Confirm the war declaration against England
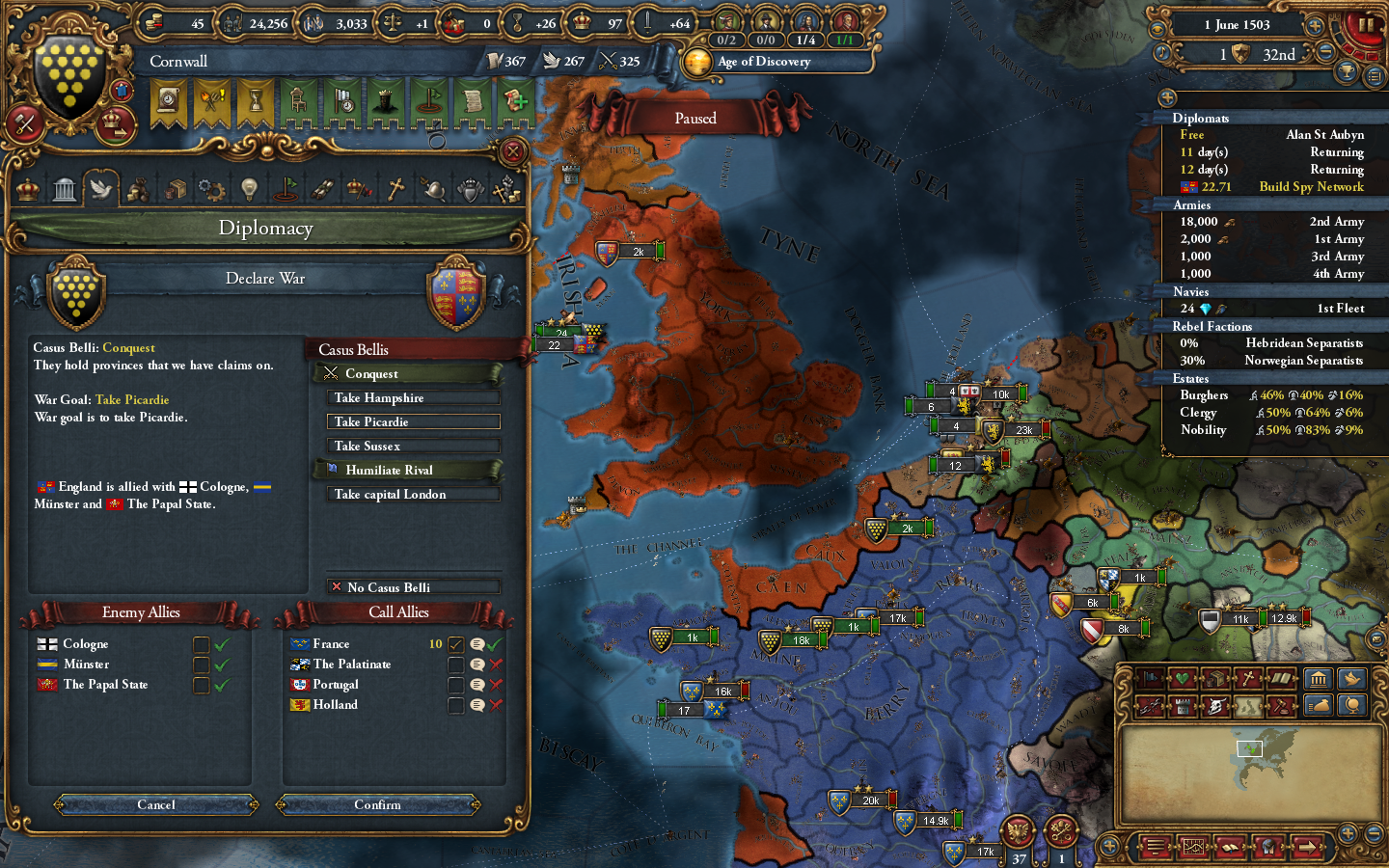Viewport: 1389px width, 868px height. pyautogui.click(x=378, y=805)
